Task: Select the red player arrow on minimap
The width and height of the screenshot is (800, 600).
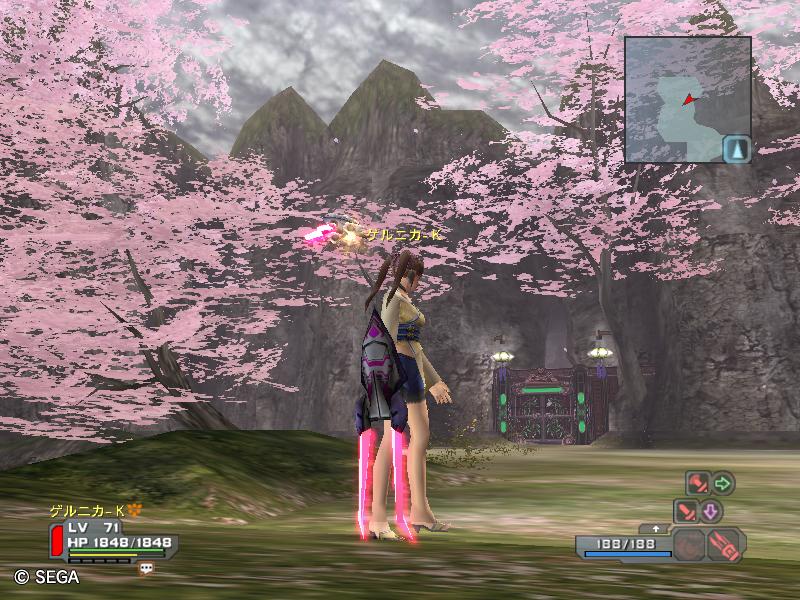Action: pyautogui.click(x=688, y=99)
